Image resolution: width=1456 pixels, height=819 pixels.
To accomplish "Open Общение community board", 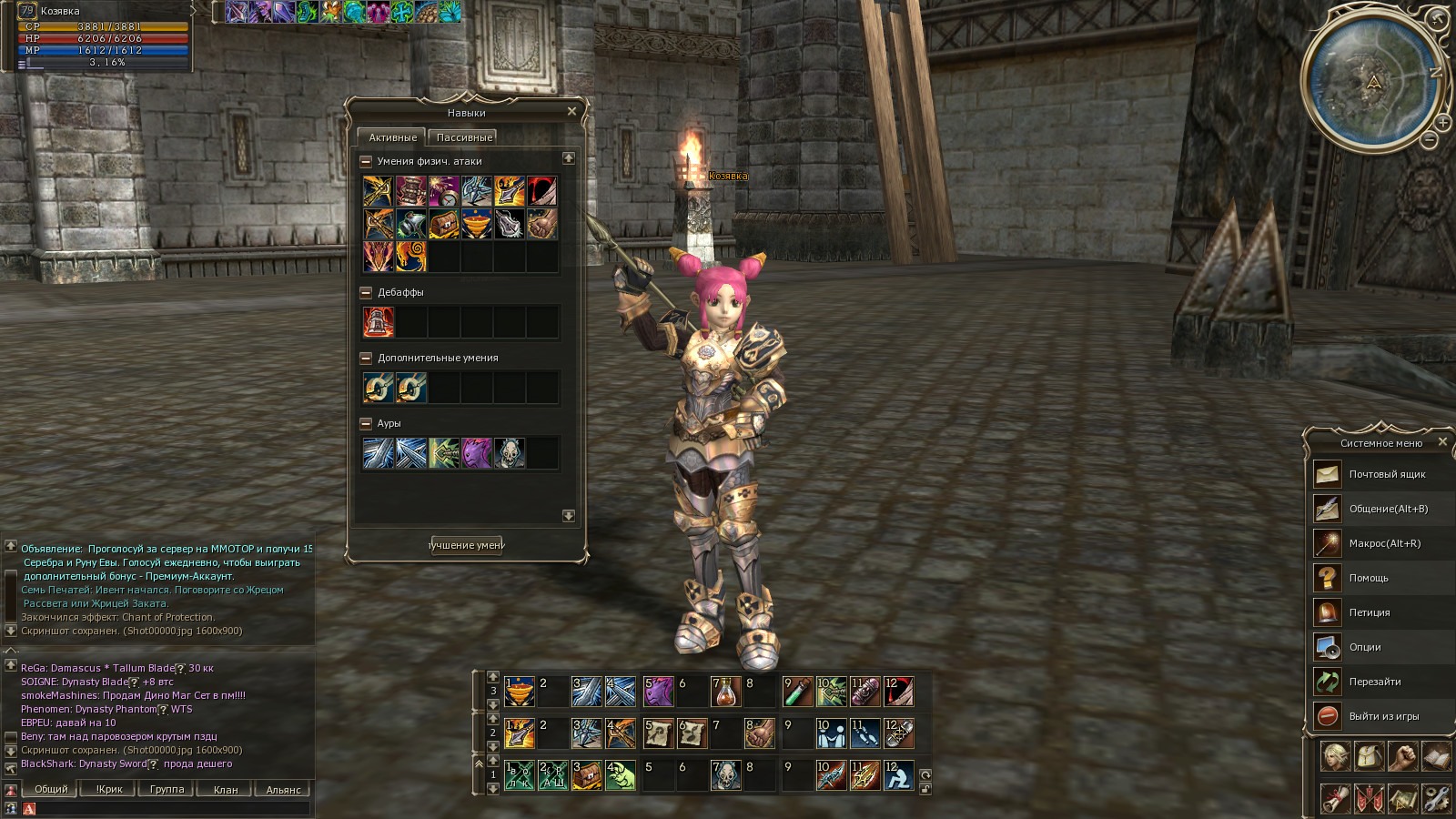I will 1387,509.
